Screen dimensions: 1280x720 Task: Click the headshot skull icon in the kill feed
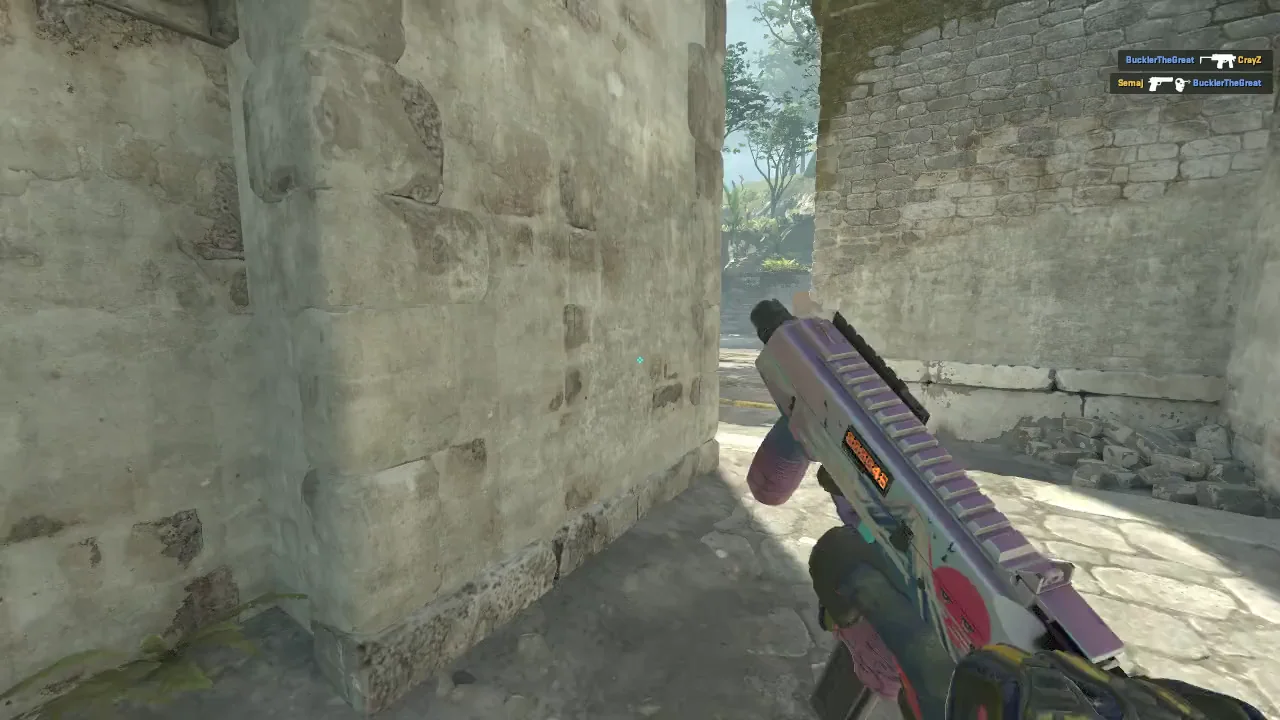coord(1179,84)
